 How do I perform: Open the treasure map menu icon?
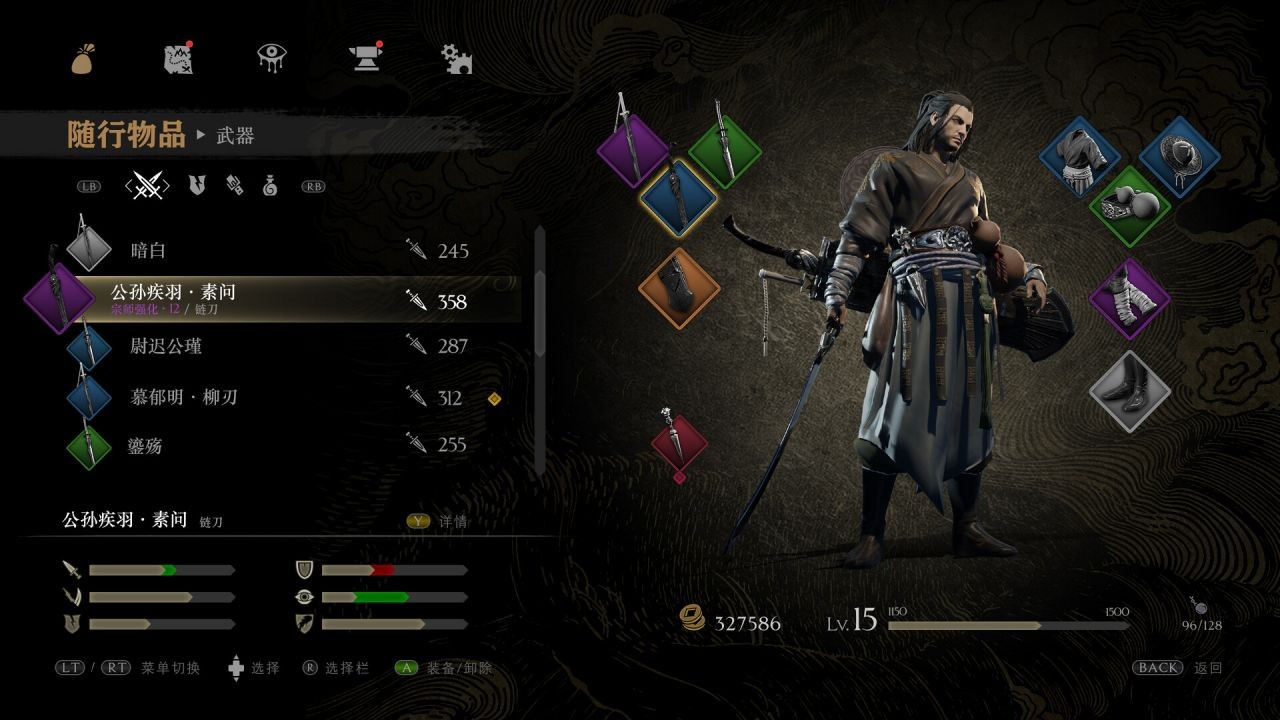tap(177, 59)
